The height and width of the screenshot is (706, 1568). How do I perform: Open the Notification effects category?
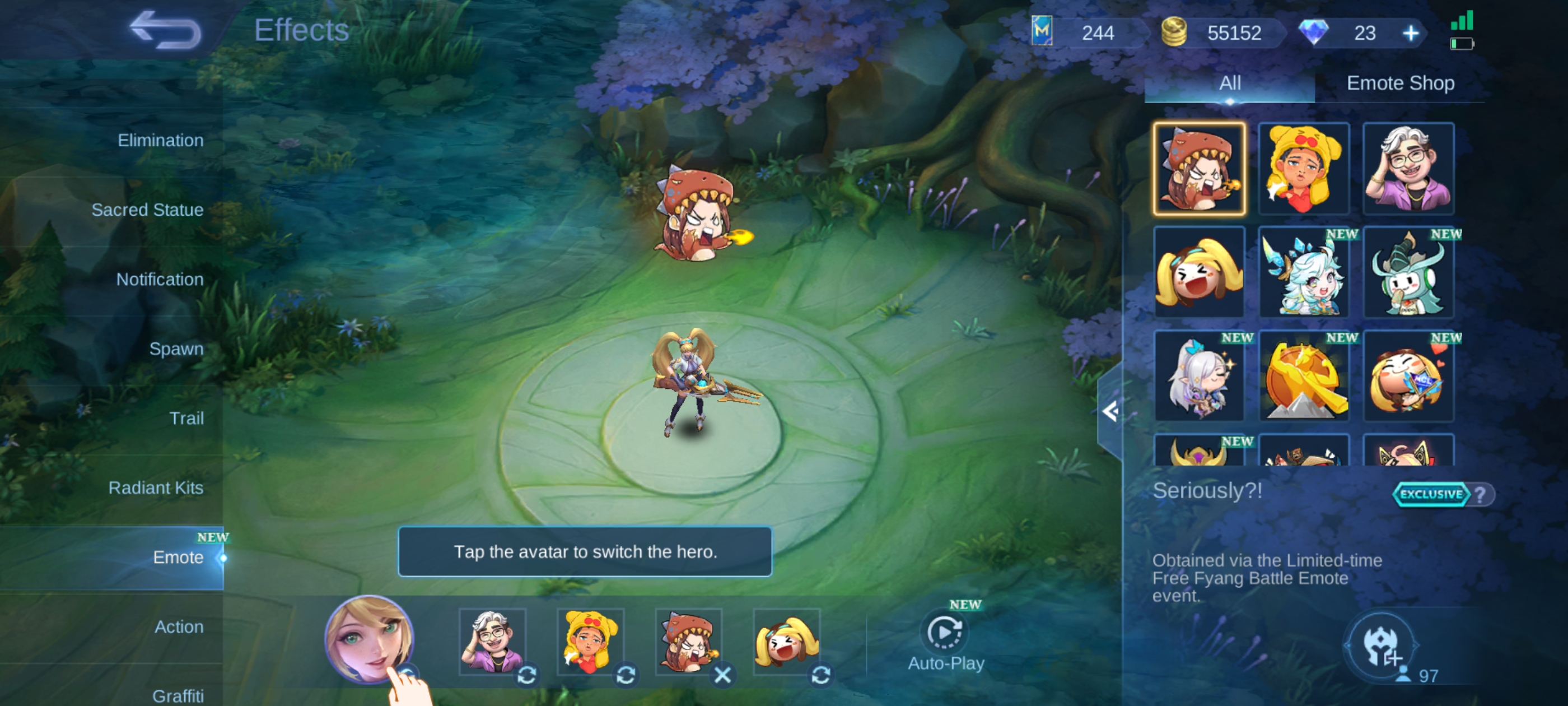[160, 279]
